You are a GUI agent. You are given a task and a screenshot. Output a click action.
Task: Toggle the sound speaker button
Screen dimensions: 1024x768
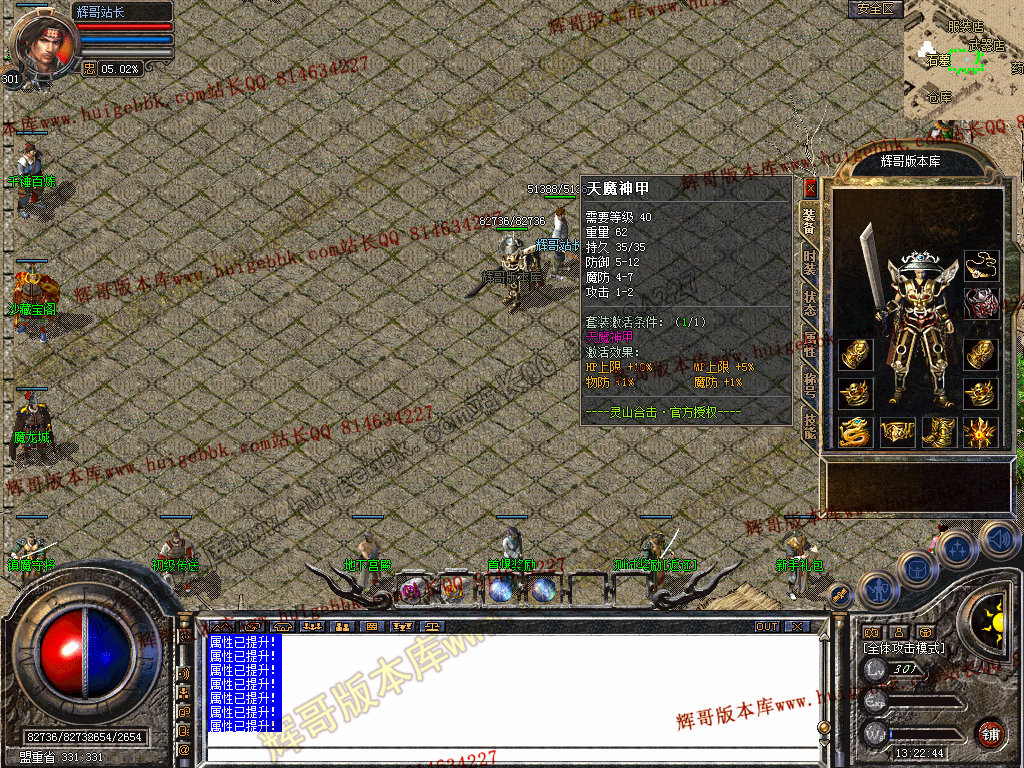[x=998, y=540]
